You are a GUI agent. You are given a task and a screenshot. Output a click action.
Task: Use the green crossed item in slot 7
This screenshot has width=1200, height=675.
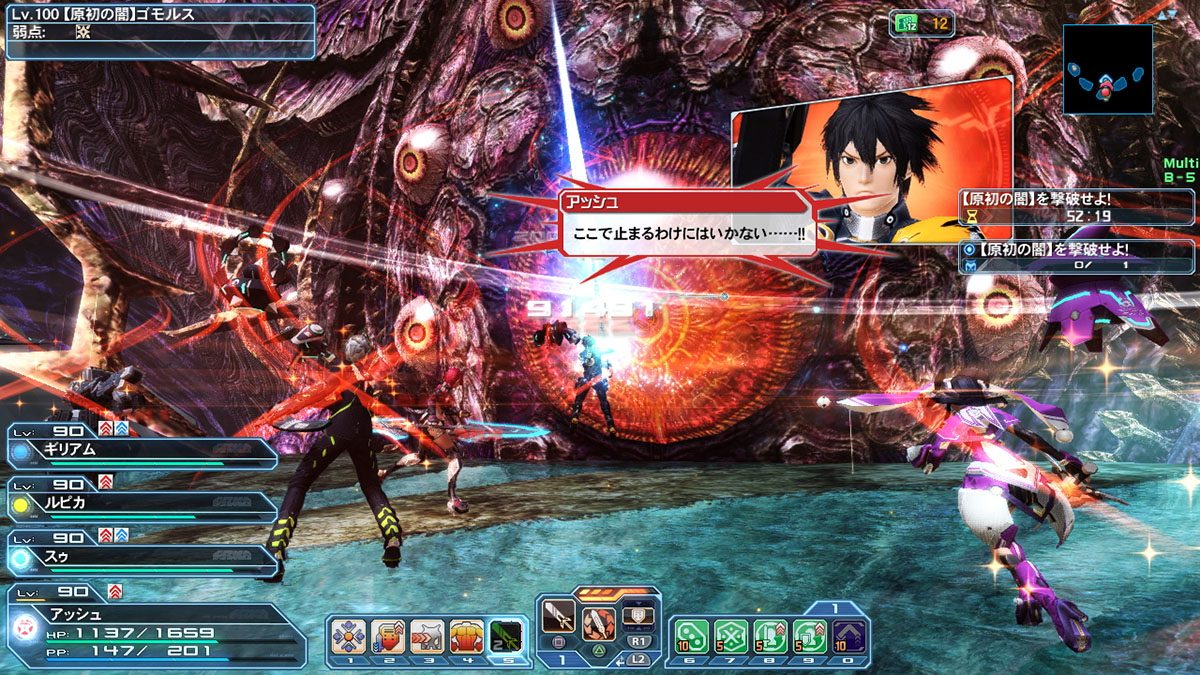[730, 636]
